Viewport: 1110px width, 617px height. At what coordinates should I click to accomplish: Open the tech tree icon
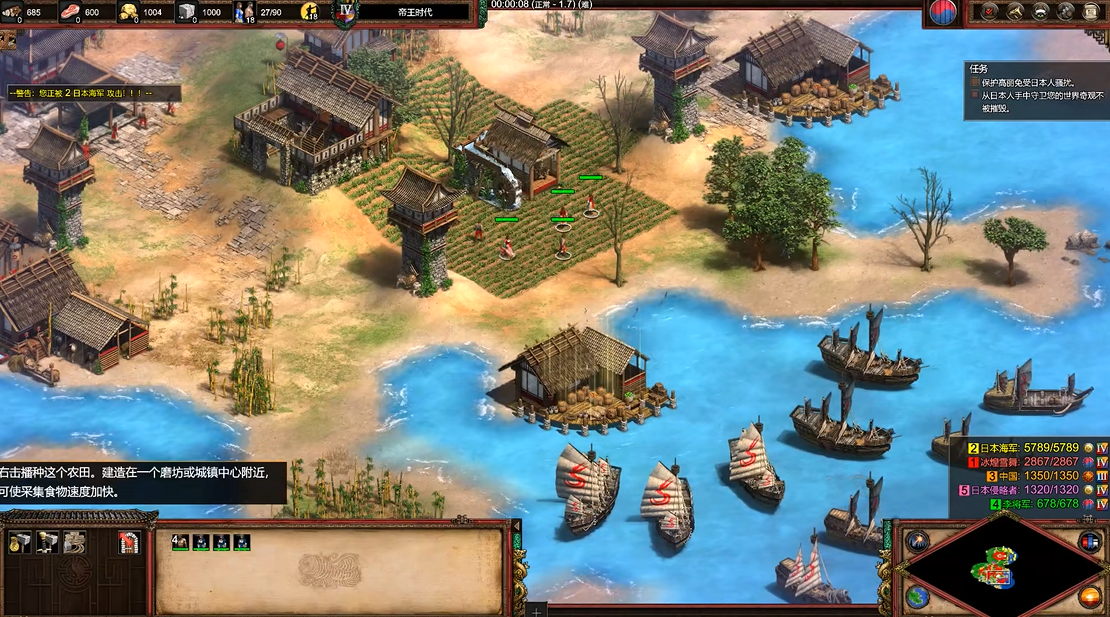pos(1015,12)
